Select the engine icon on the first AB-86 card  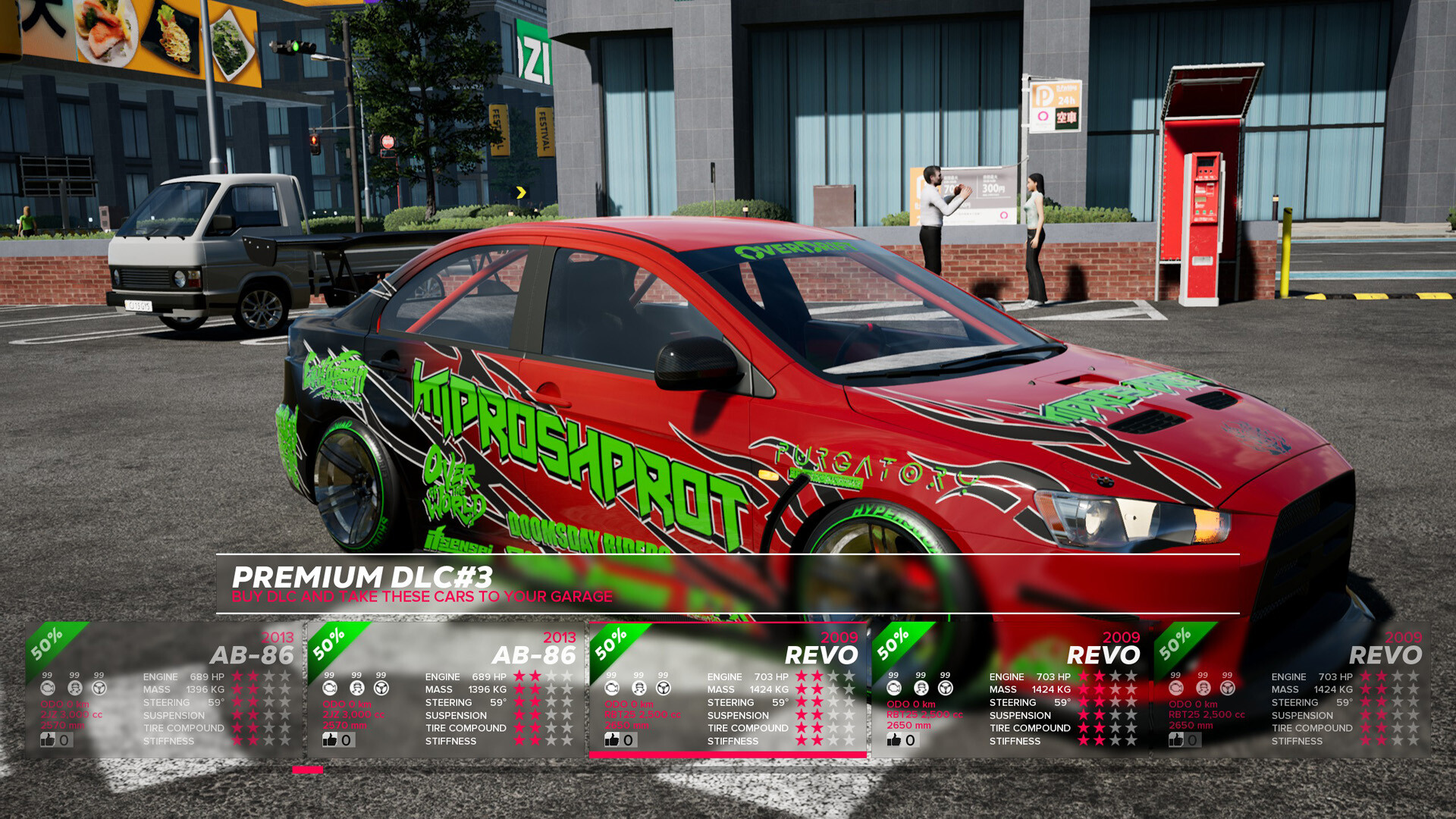coord(49,689)
